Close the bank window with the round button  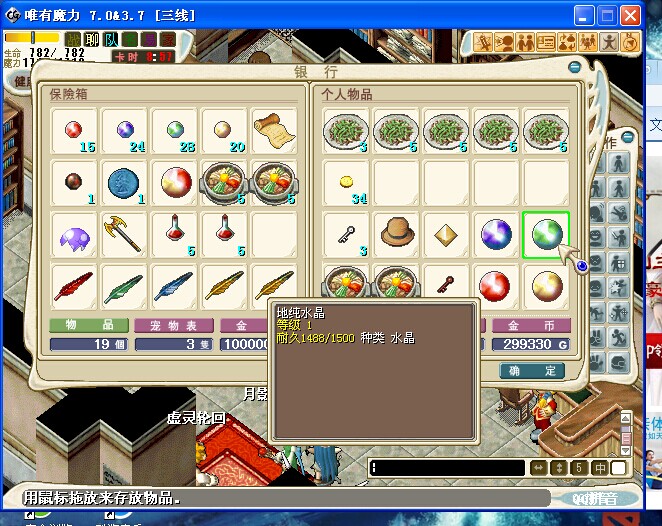click(x=575, y=68)
